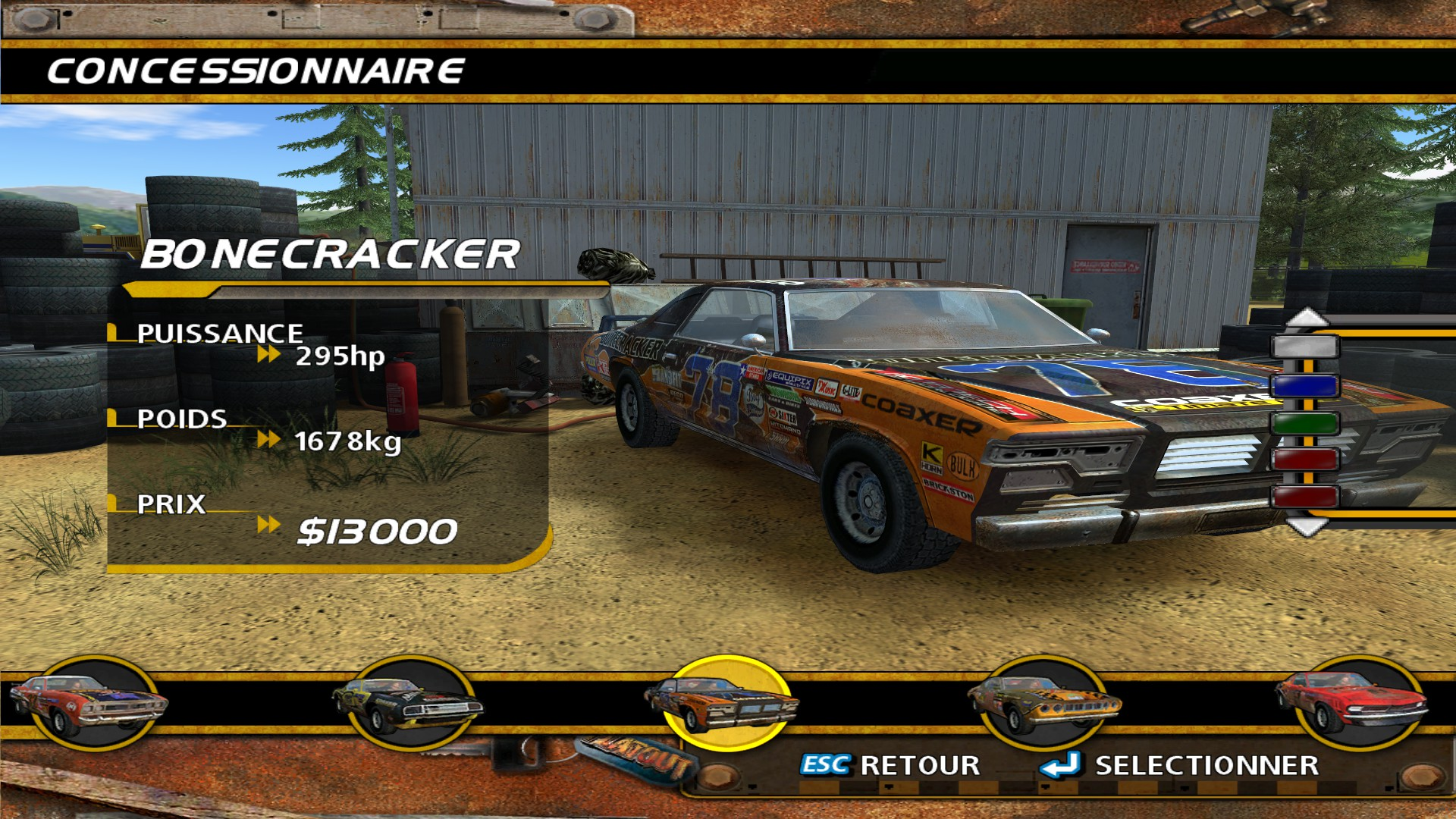
Task: Confirm the car with SELECTIONNER
Action: pos(1180,765)
